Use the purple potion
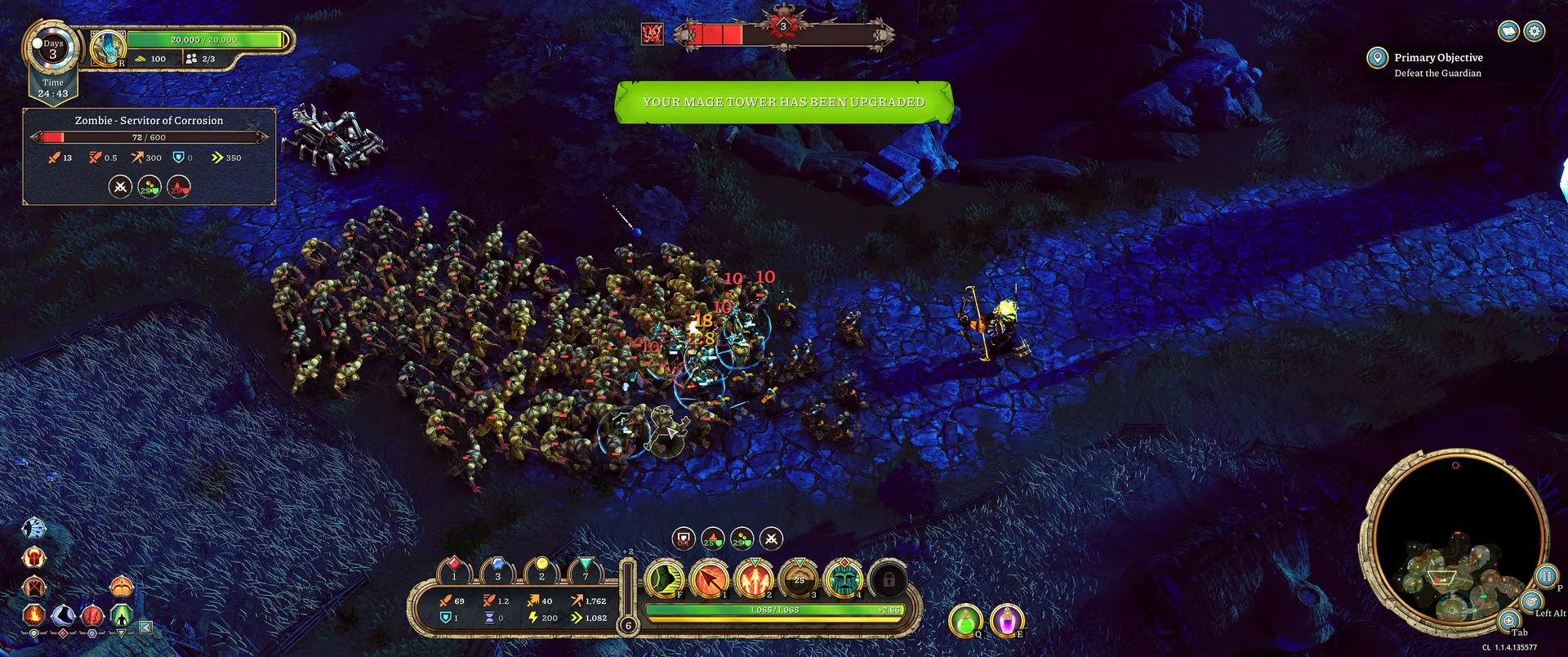 pos(1007,620)
